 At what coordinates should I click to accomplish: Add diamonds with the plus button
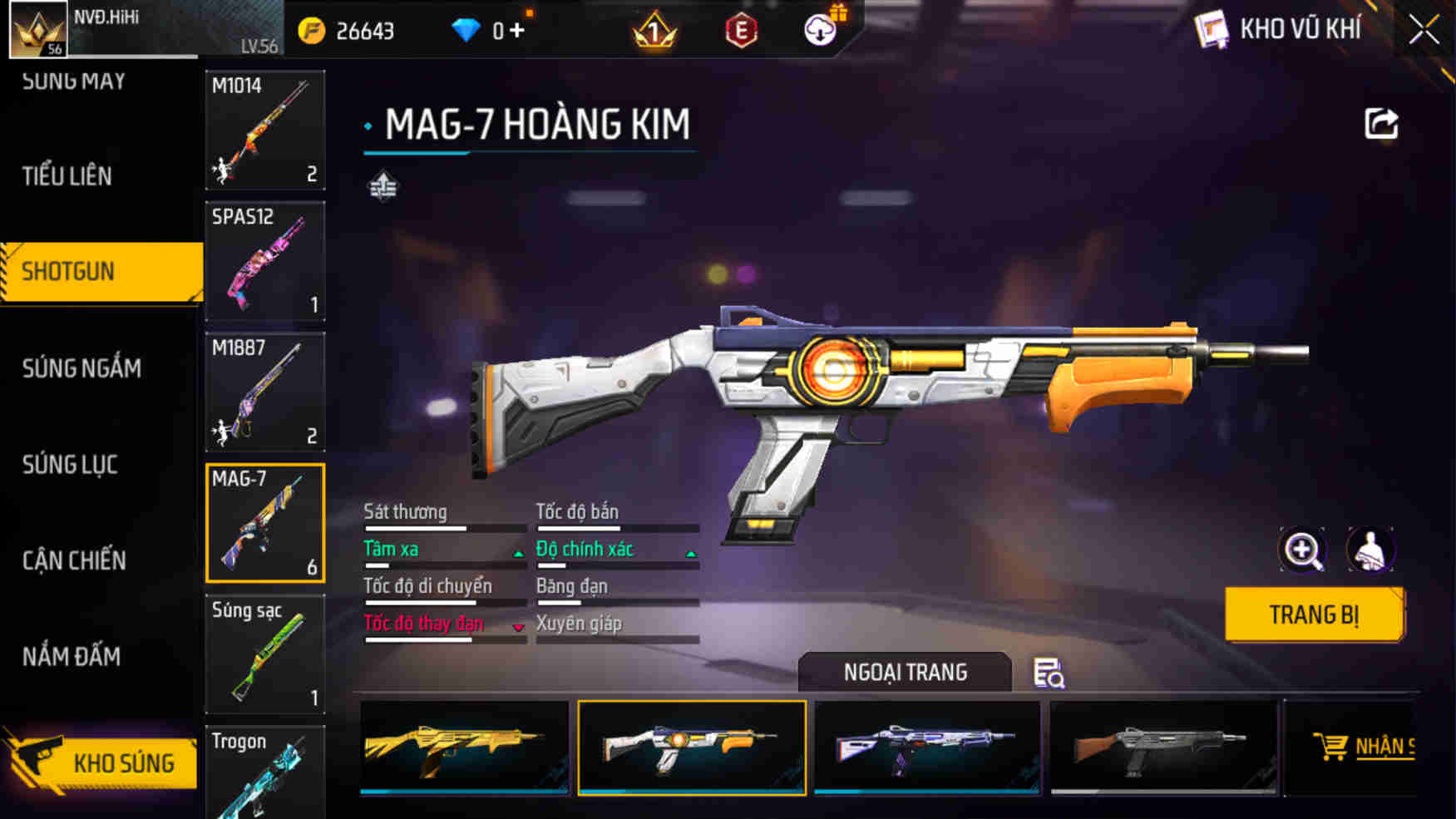pyautogui.click(x=517, y=31)
